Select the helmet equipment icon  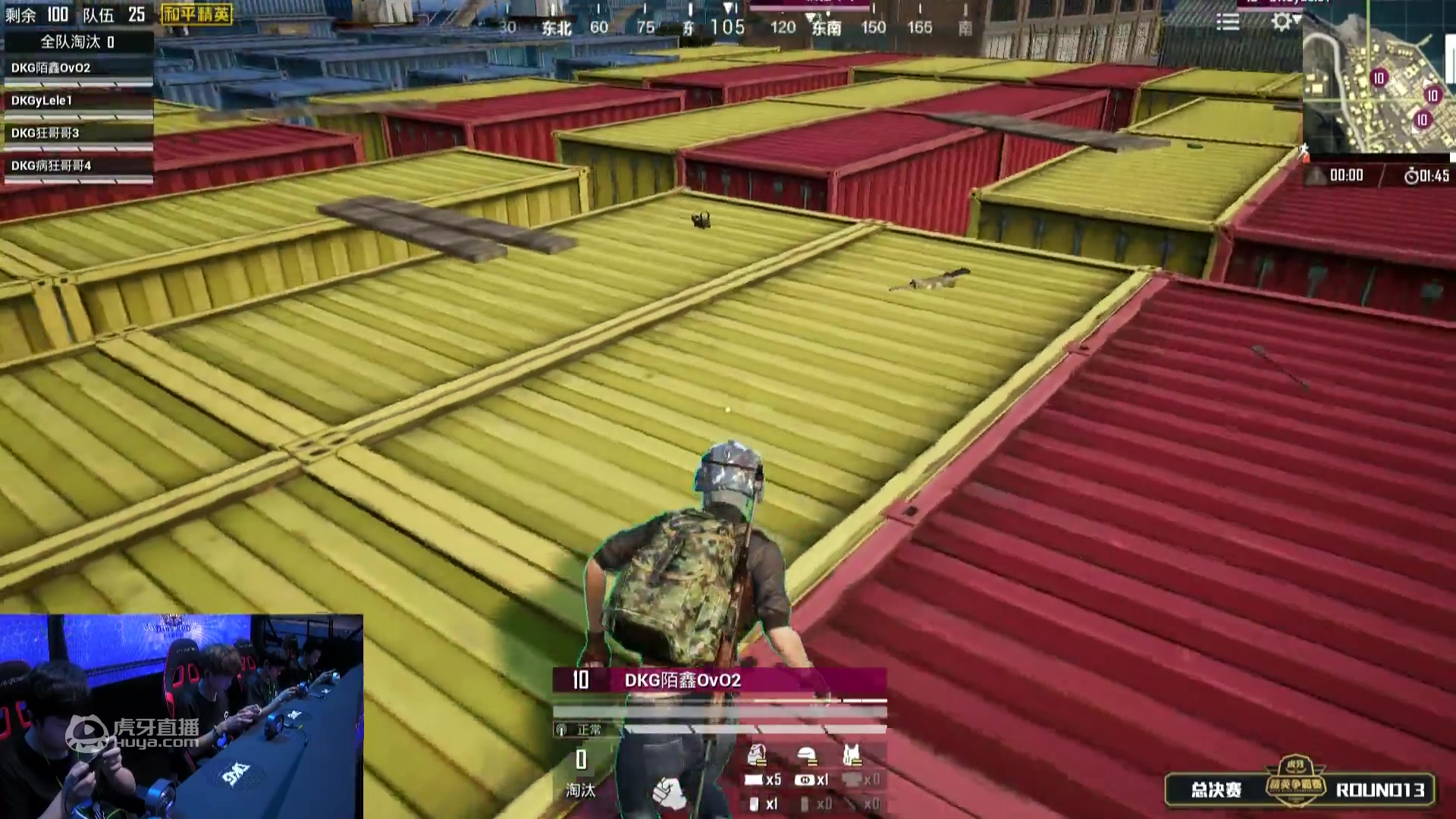click(x=807, y=755)
